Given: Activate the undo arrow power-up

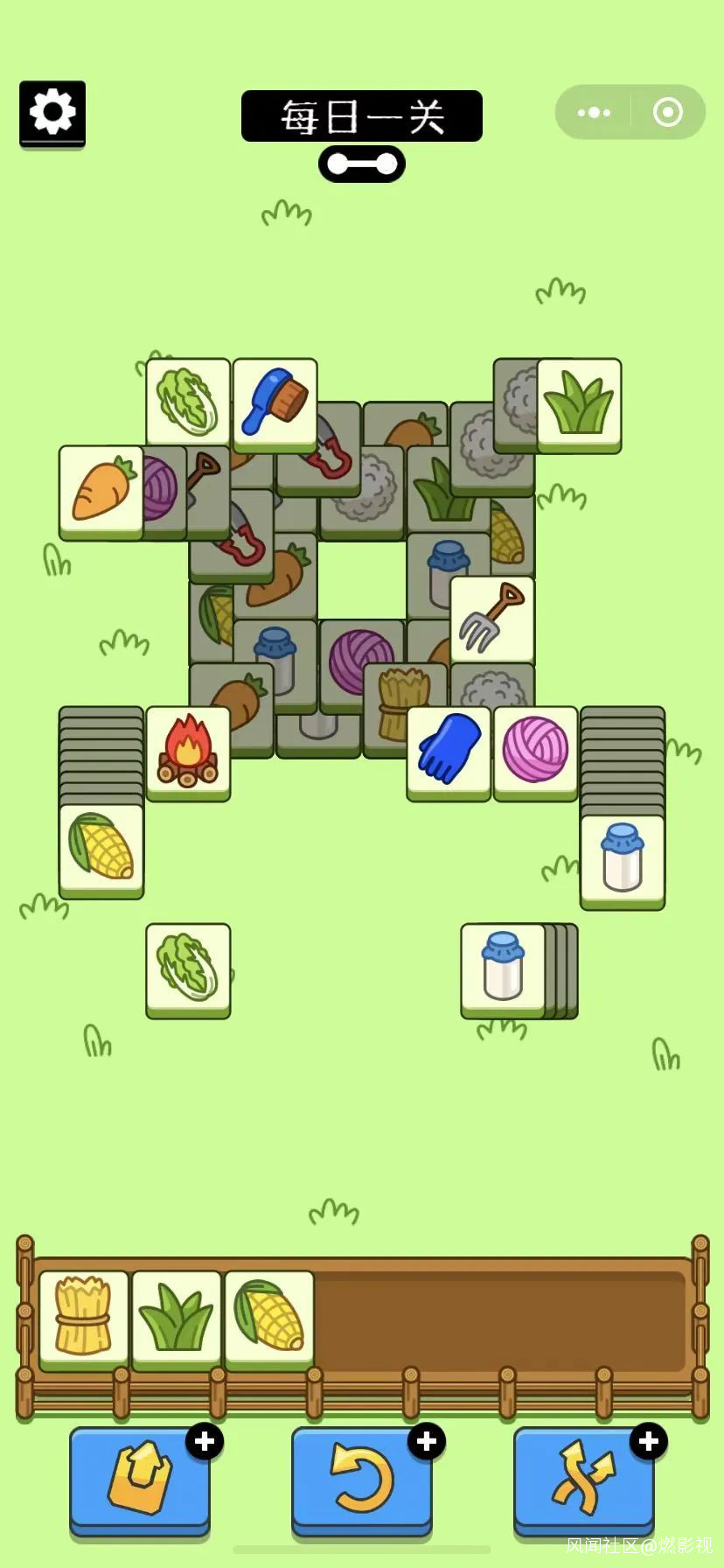Looking at the screenshot, I should [x=361, y=1479].
